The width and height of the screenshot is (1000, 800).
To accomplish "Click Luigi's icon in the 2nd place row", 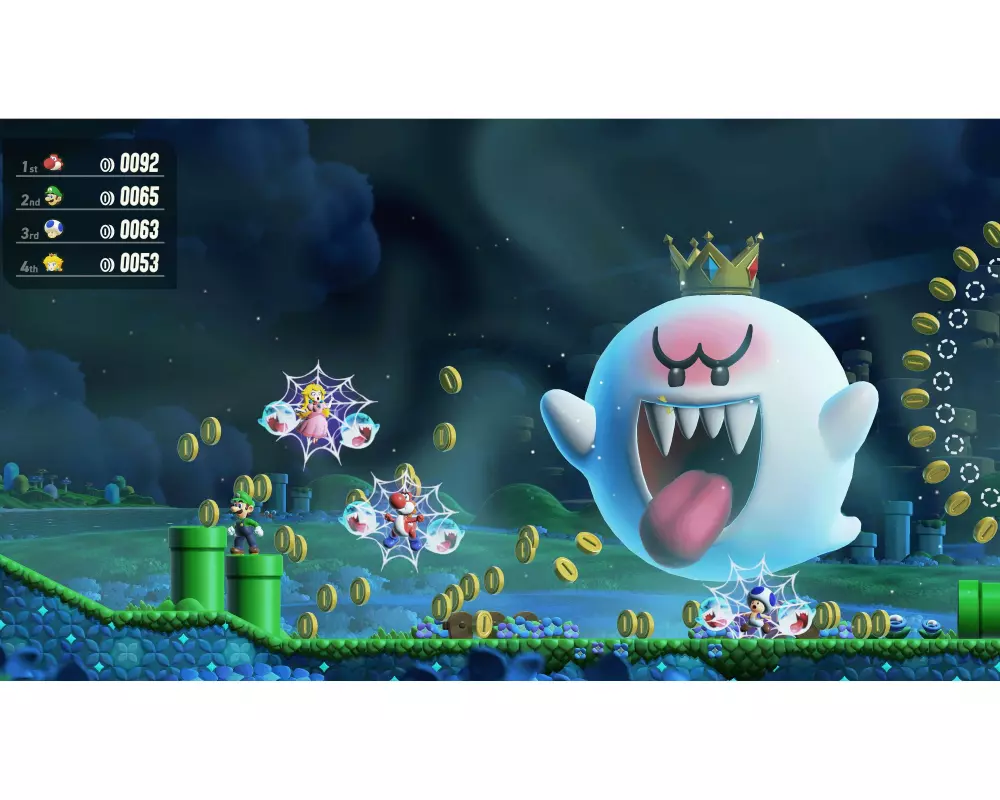I will coord(53,197).
